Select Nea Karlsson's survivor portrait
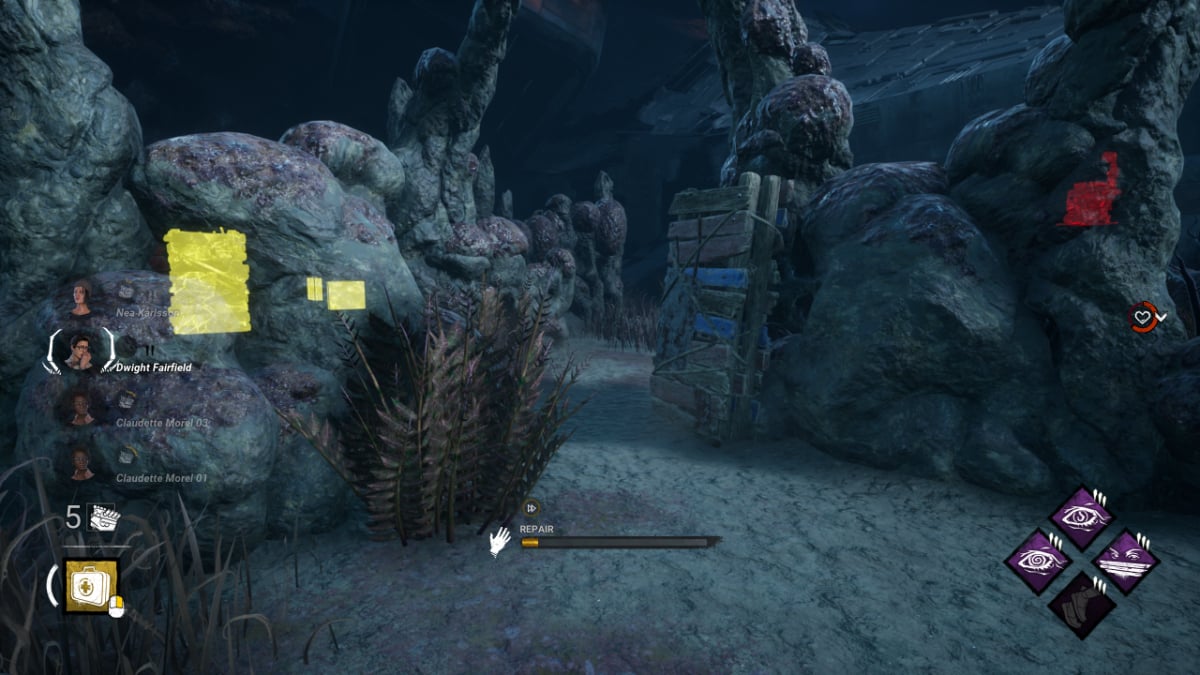 click(x=79, y=297)
